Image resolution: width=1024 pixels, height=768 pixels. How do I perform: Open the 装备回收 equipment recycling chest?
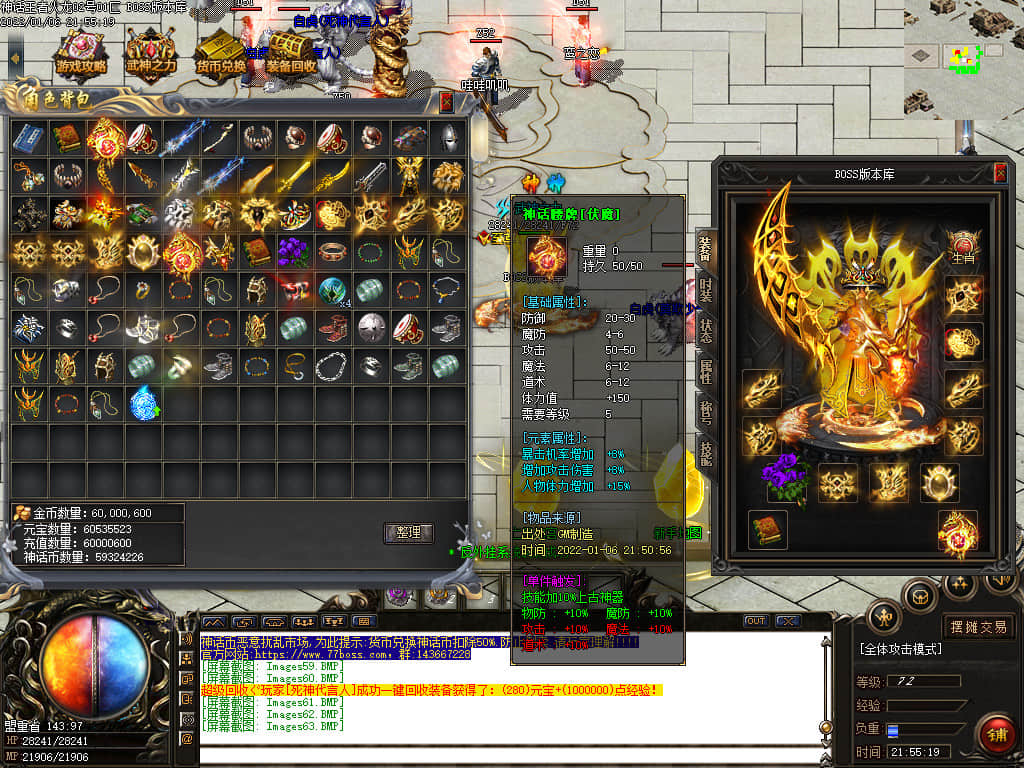pyautogui.click(x=291, y=55)
